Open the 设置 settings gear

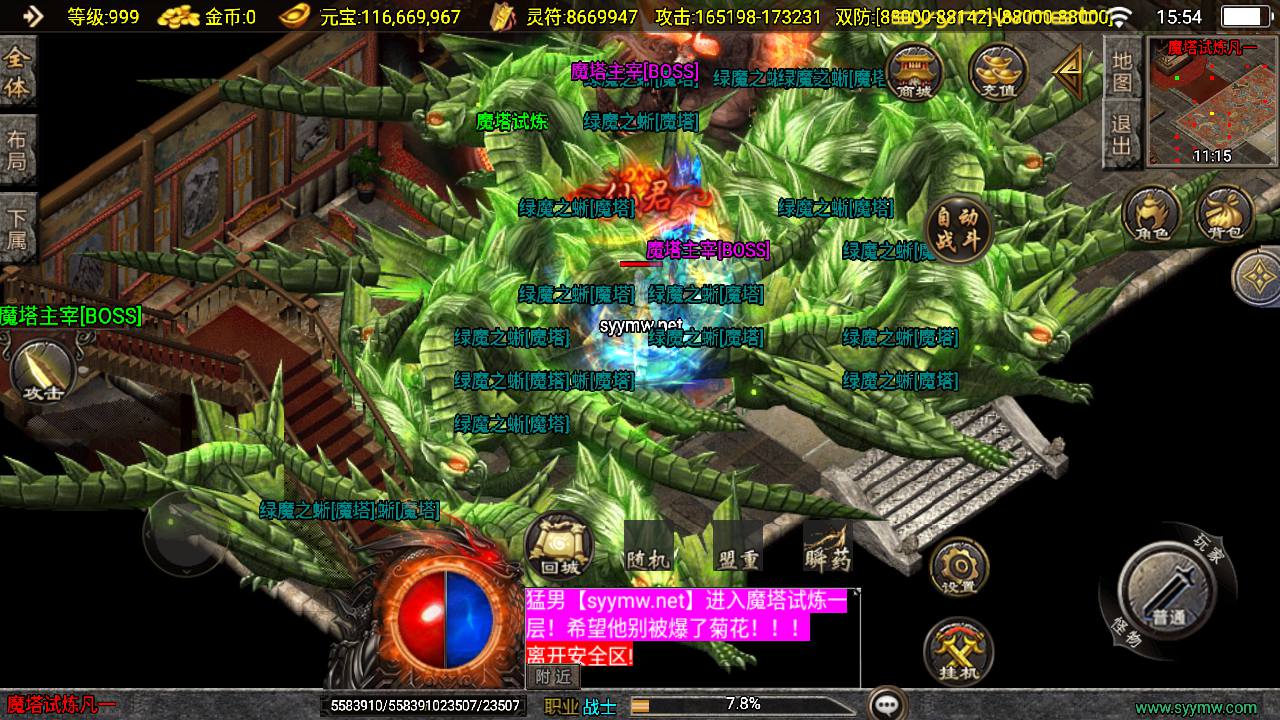pyautogui.click(x=958, y=567)
